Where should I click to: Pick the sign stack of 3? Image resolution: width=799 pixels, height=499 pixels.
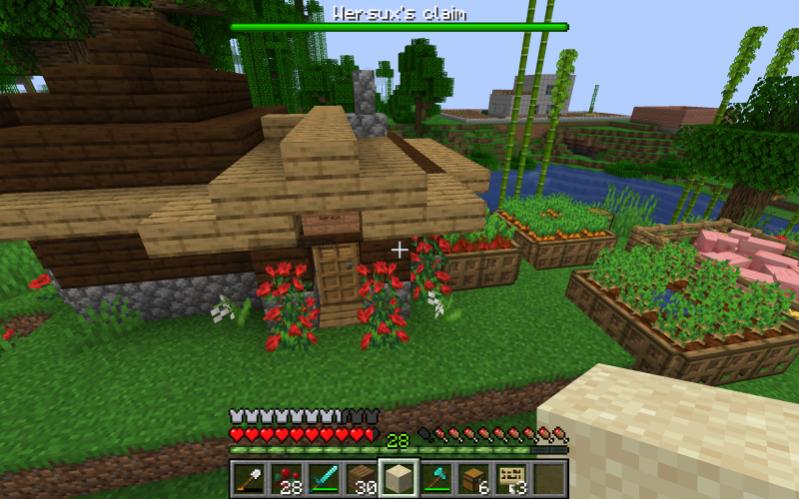tap(512, 478)
